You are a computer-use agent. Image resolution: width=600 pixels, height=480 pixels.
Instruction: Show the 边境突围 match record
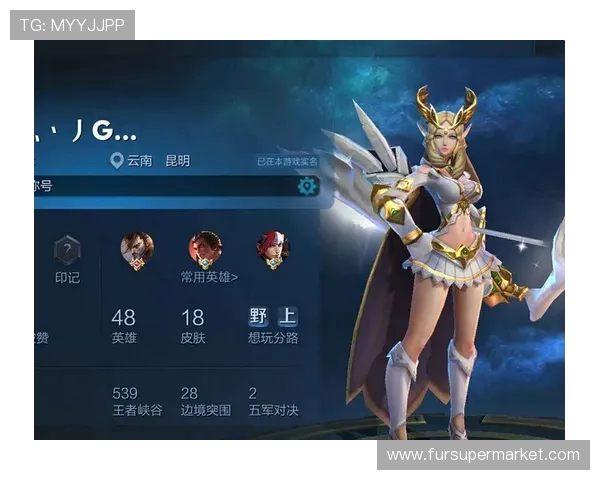(x=205, y=401)
